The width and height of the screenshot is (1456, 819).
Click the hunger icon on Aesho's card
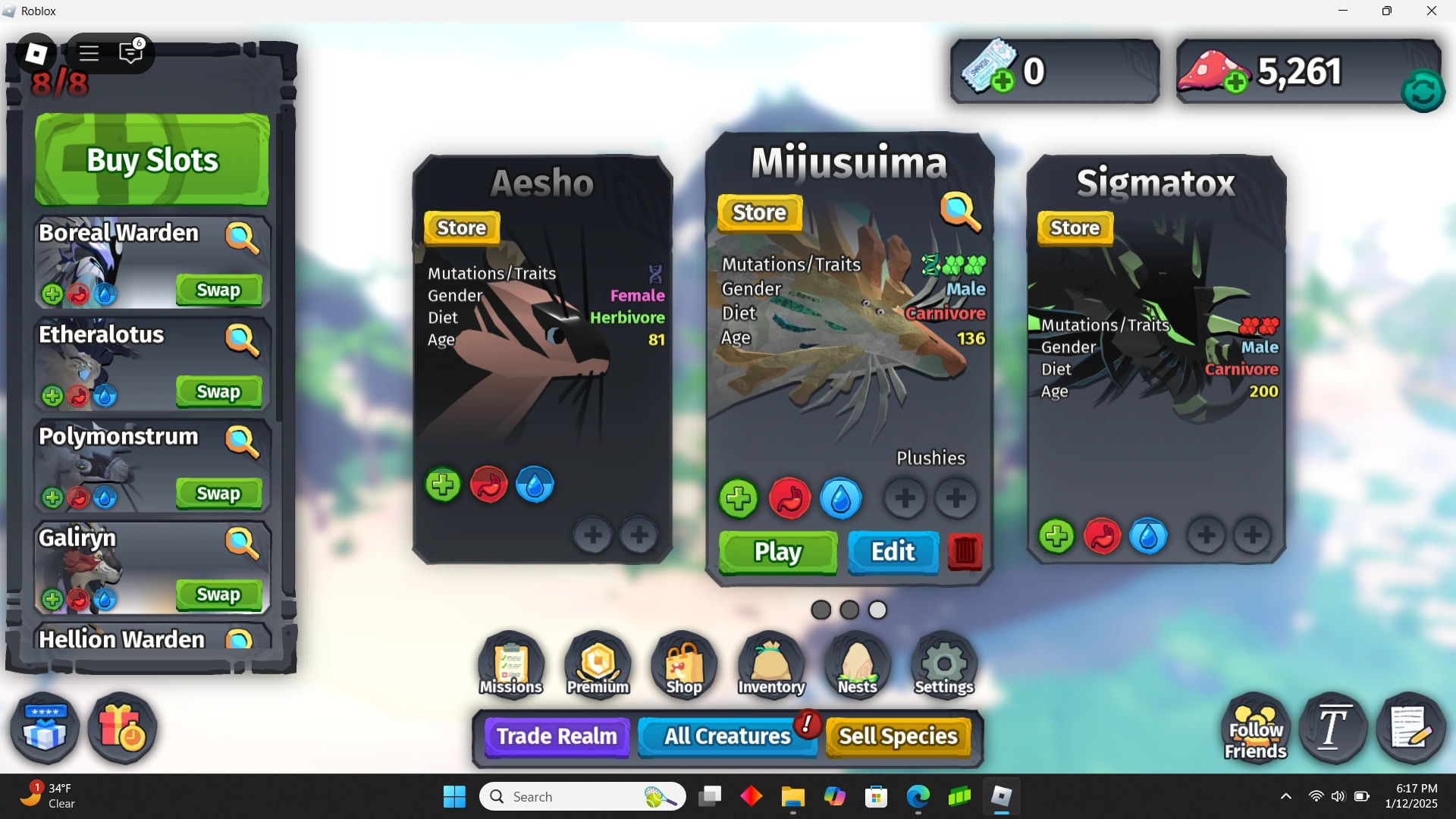tap(489, 485)
